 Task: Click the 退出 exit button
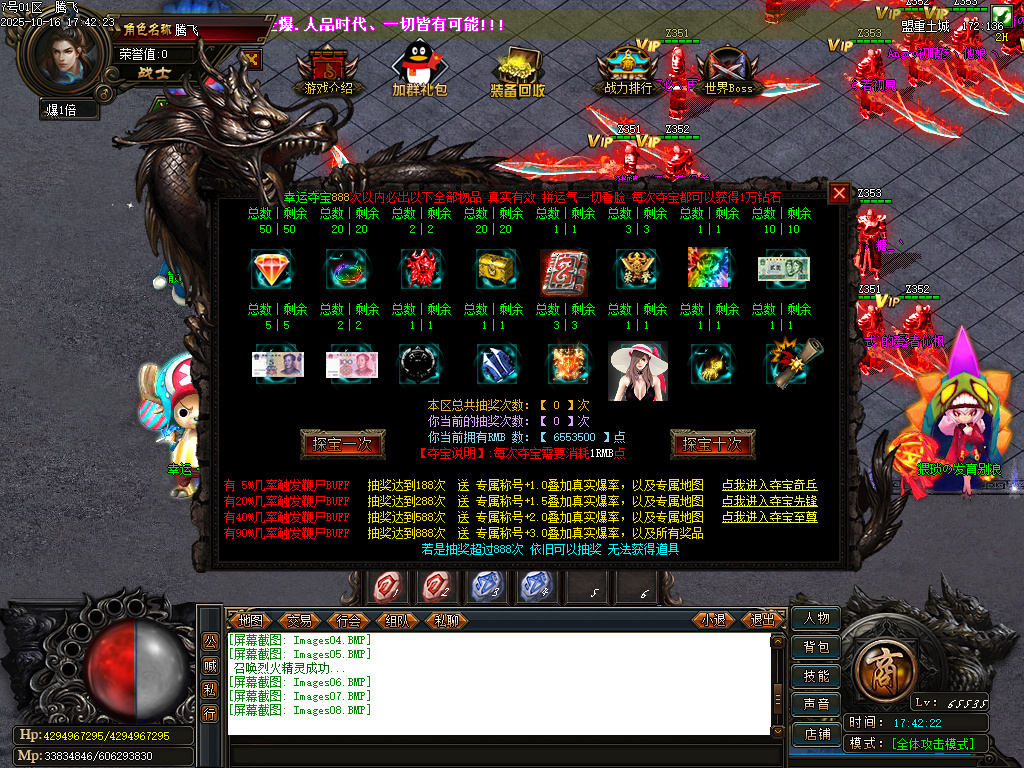[763, 620]
